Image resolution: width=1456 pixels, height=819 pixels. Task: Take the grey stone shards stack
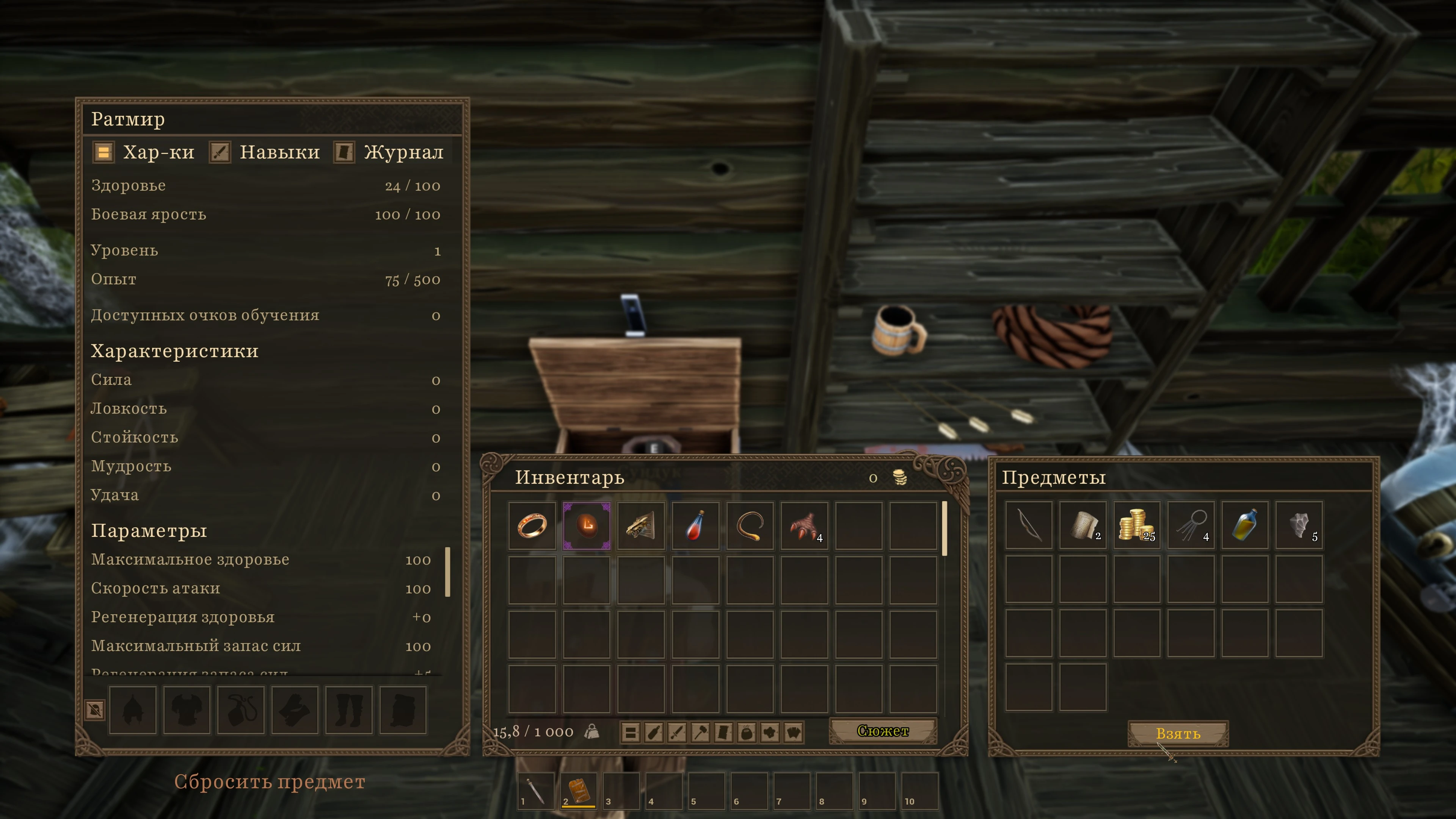click(1299, 524)
